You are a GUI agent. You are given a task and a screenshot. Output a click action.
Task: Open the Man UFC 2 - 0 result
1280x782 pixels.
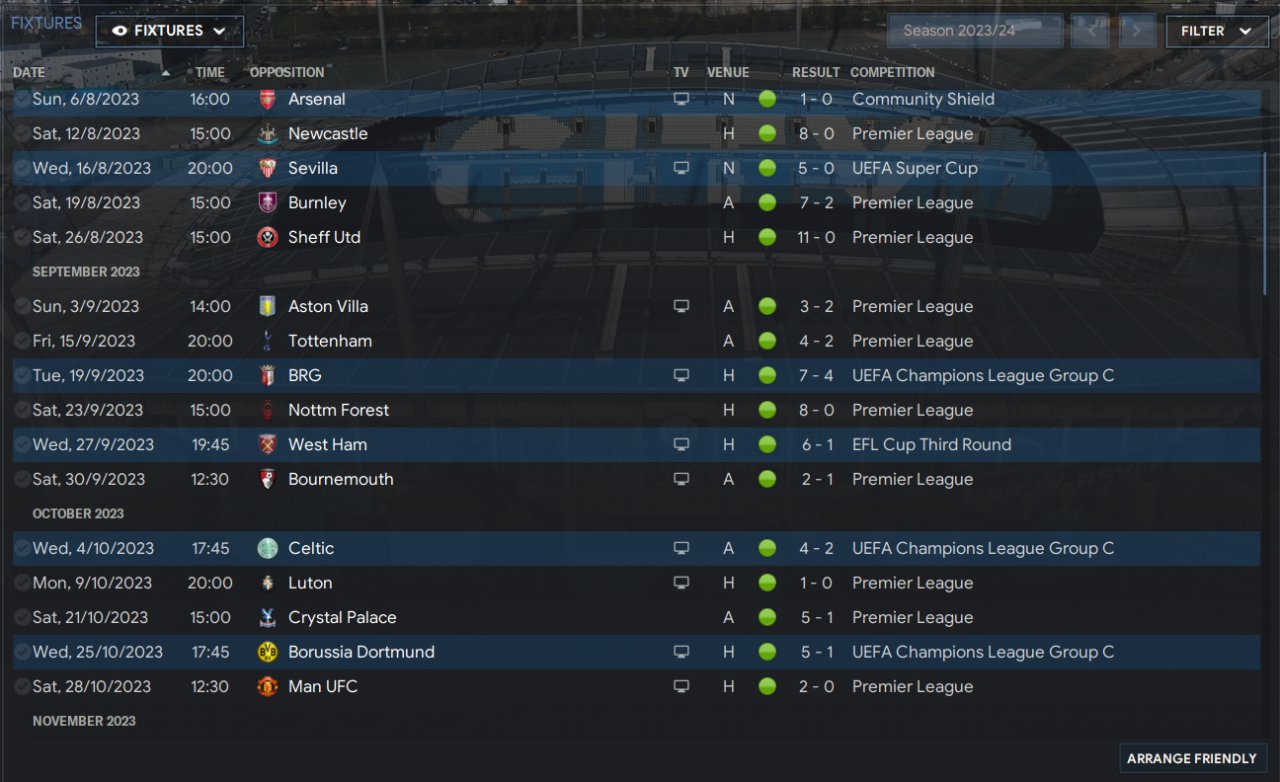point(816,687)
